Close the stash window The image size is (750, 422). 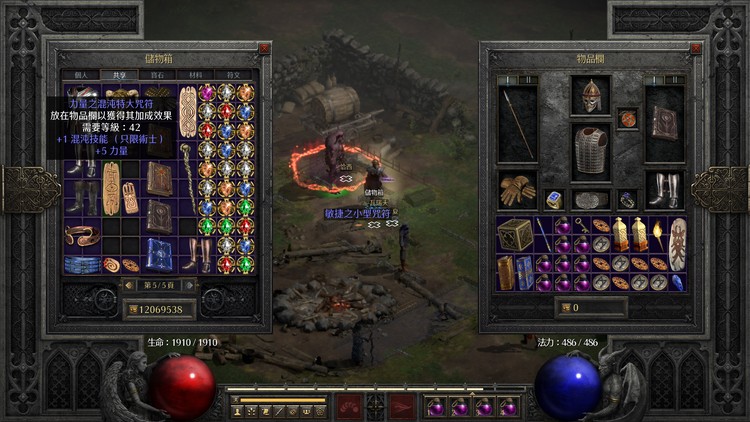pyautogui.click(x=264, y=48)
